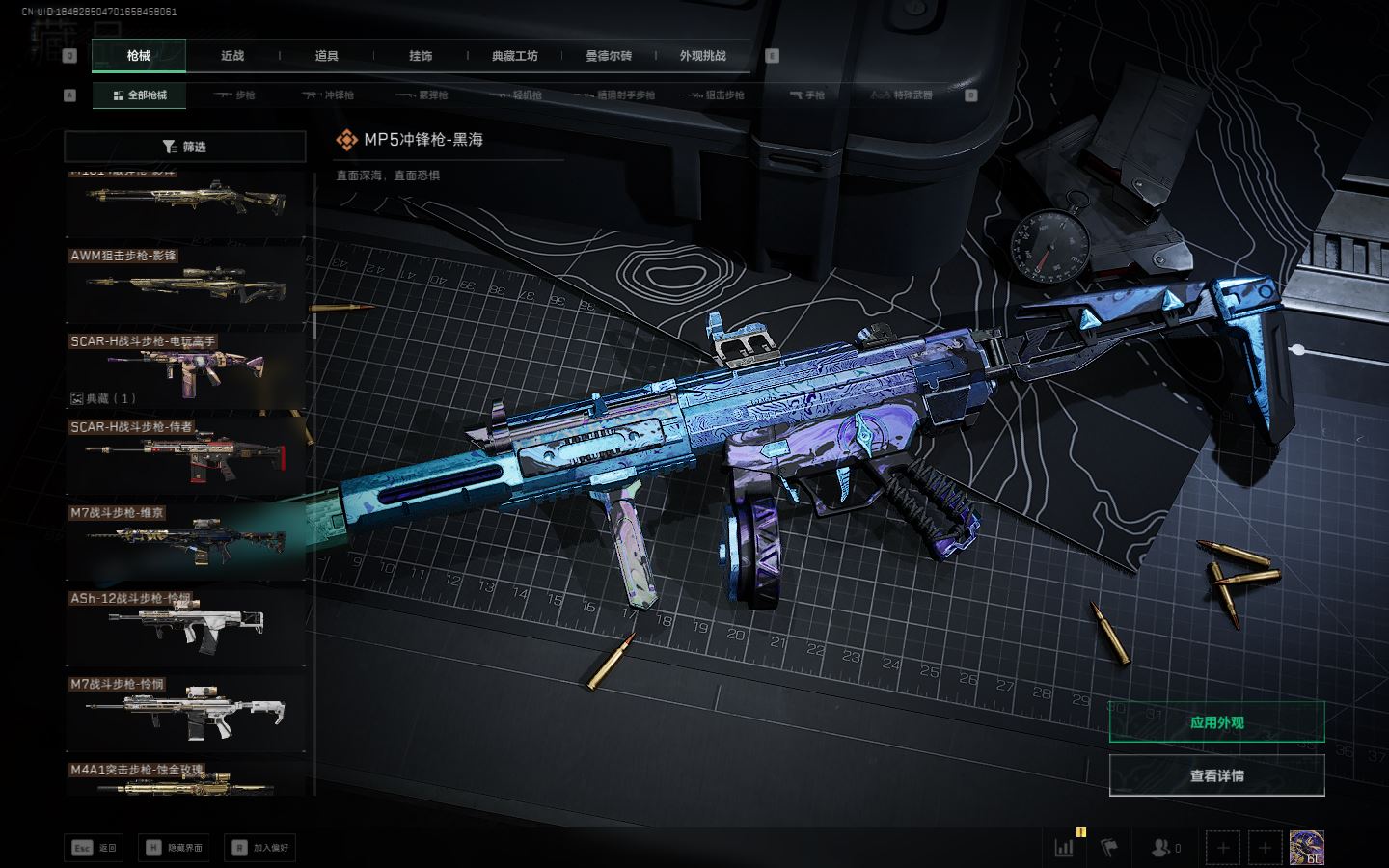The width and height of the screenshot is (1389, 868).
Task: Choose the SCAR-H战斗步枪-电玩高手 skin
Action: pos(185,369)
